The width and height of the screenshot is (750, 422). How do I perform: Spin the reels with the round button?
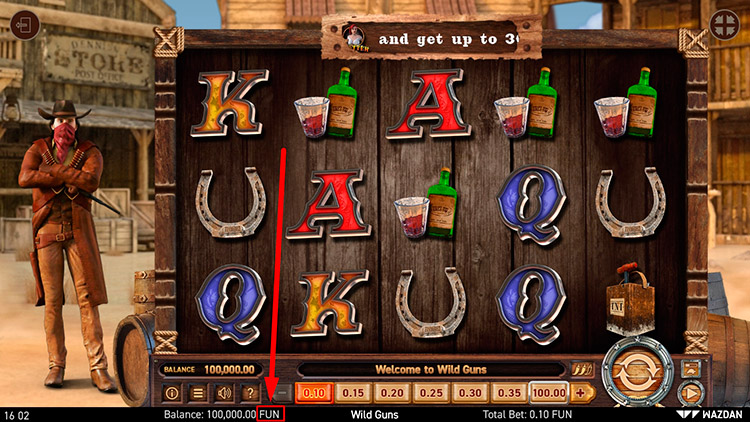click(x=637, y=372)
